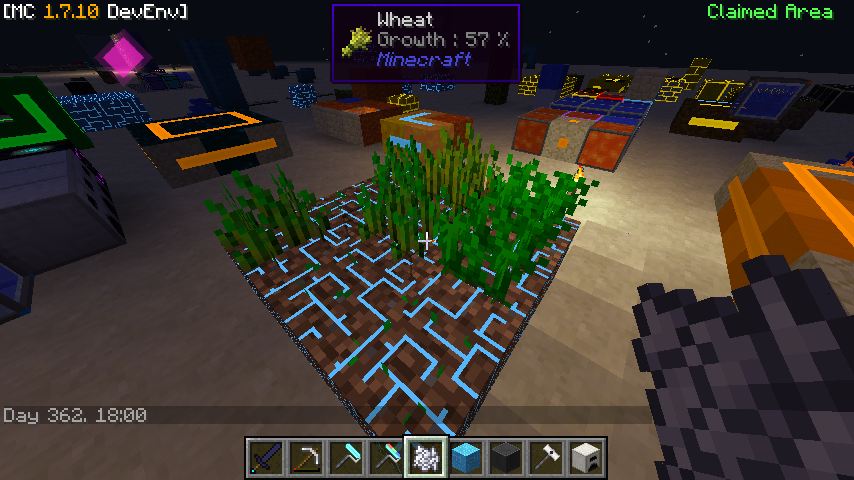Select the dark sword hotbar slot
The height and width of the screenshot is (480, 854).
click(265, 458)
